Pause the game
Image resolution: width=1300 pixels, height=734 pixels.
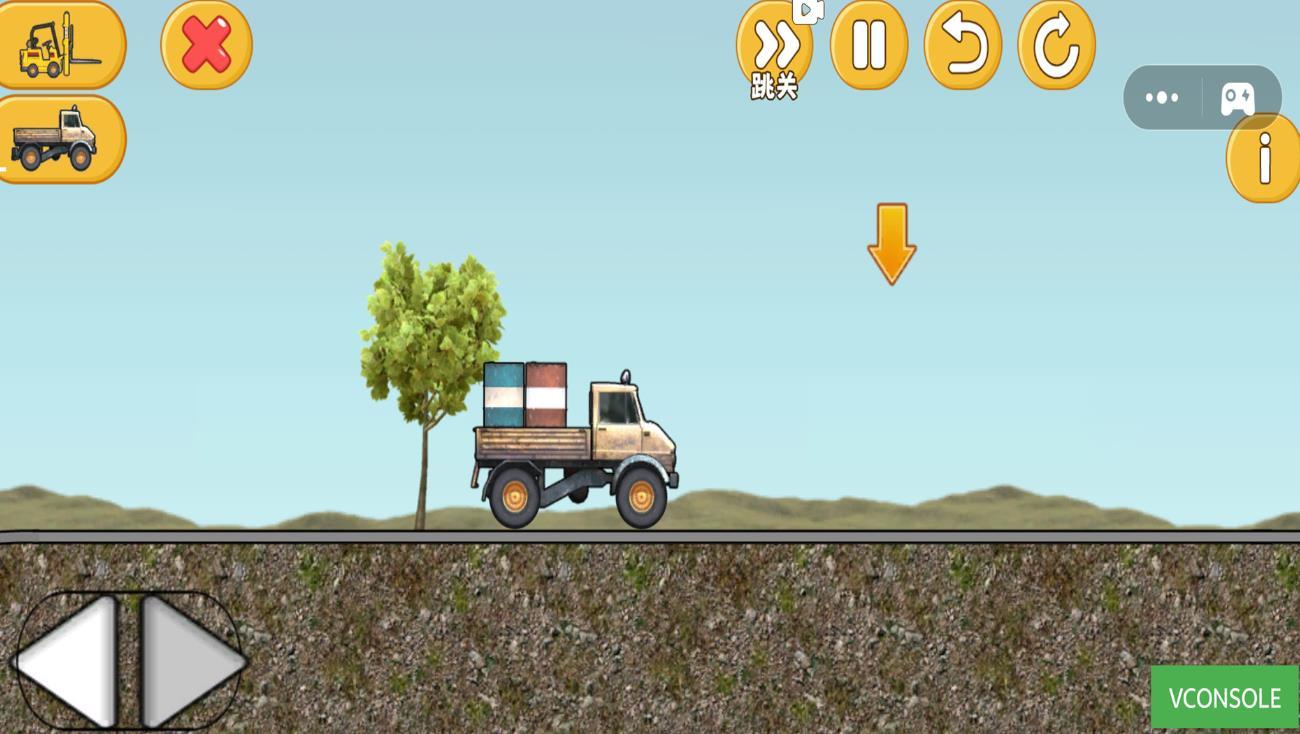pyautogui.click(x=869, y=44)
